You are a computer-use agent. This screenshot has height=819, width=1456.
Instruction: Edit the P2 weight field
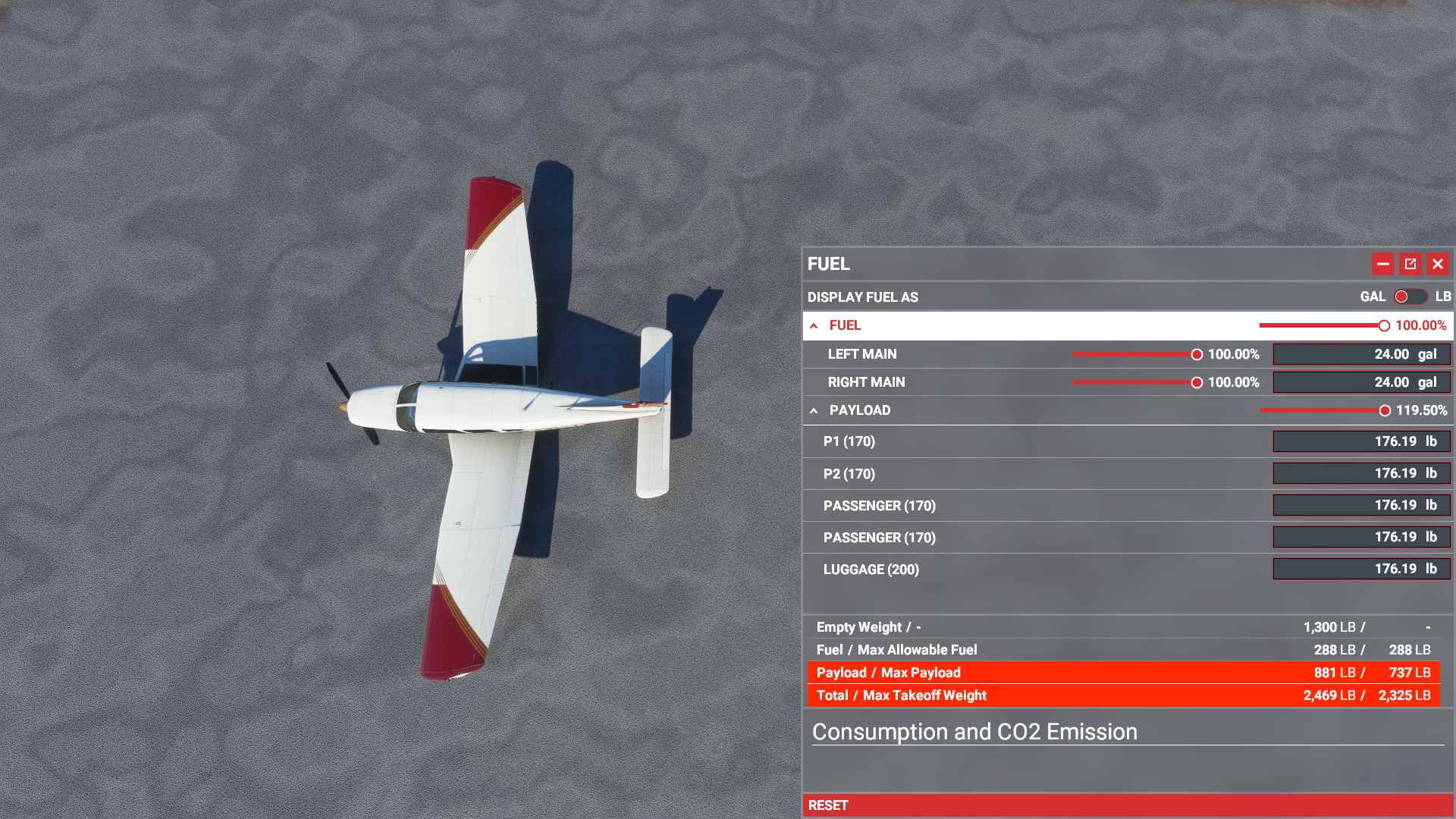click(1360, 473)
